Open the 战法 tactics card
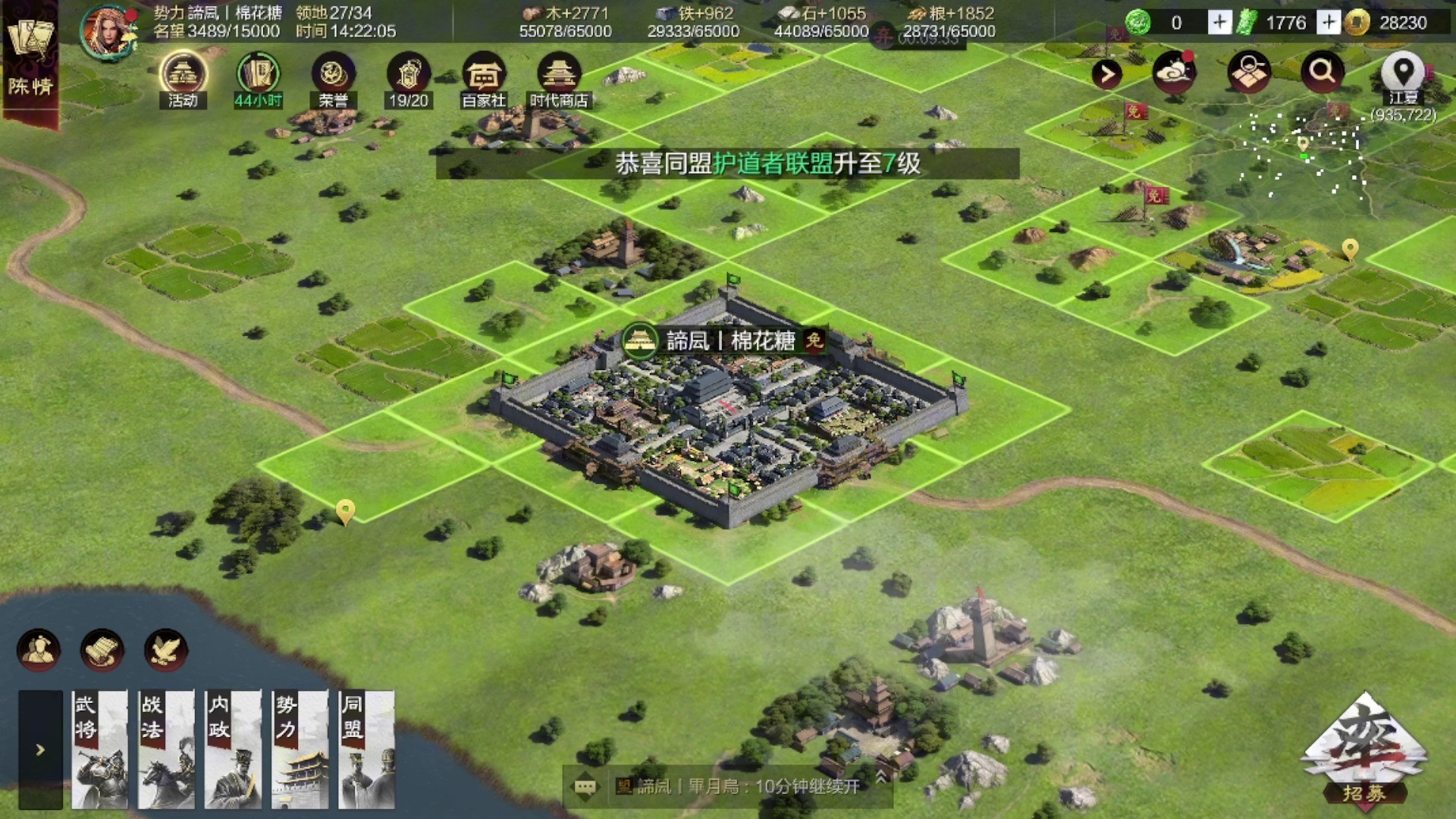1456x819 pixels. [x=166, y=749]
